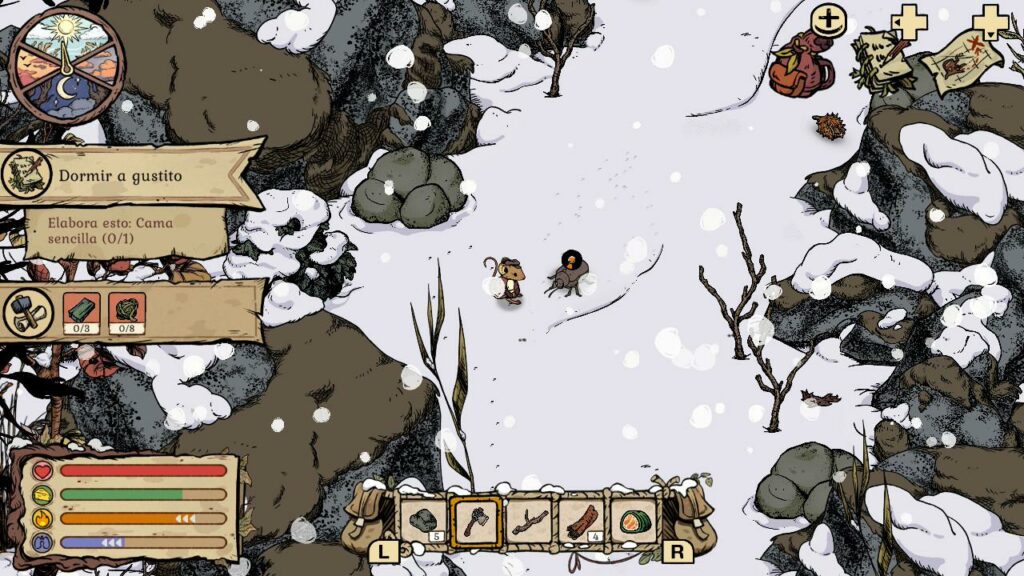Pick the green leaf-wrapped food slot
This screenshot has width=1024, height=576.
634,521
